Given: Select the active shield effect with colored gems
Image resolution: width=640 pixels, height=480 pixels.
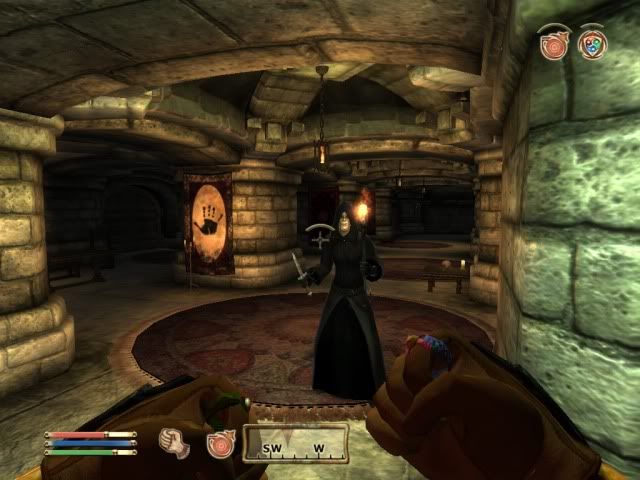Looking at the screenshot, I should (592, 44).
